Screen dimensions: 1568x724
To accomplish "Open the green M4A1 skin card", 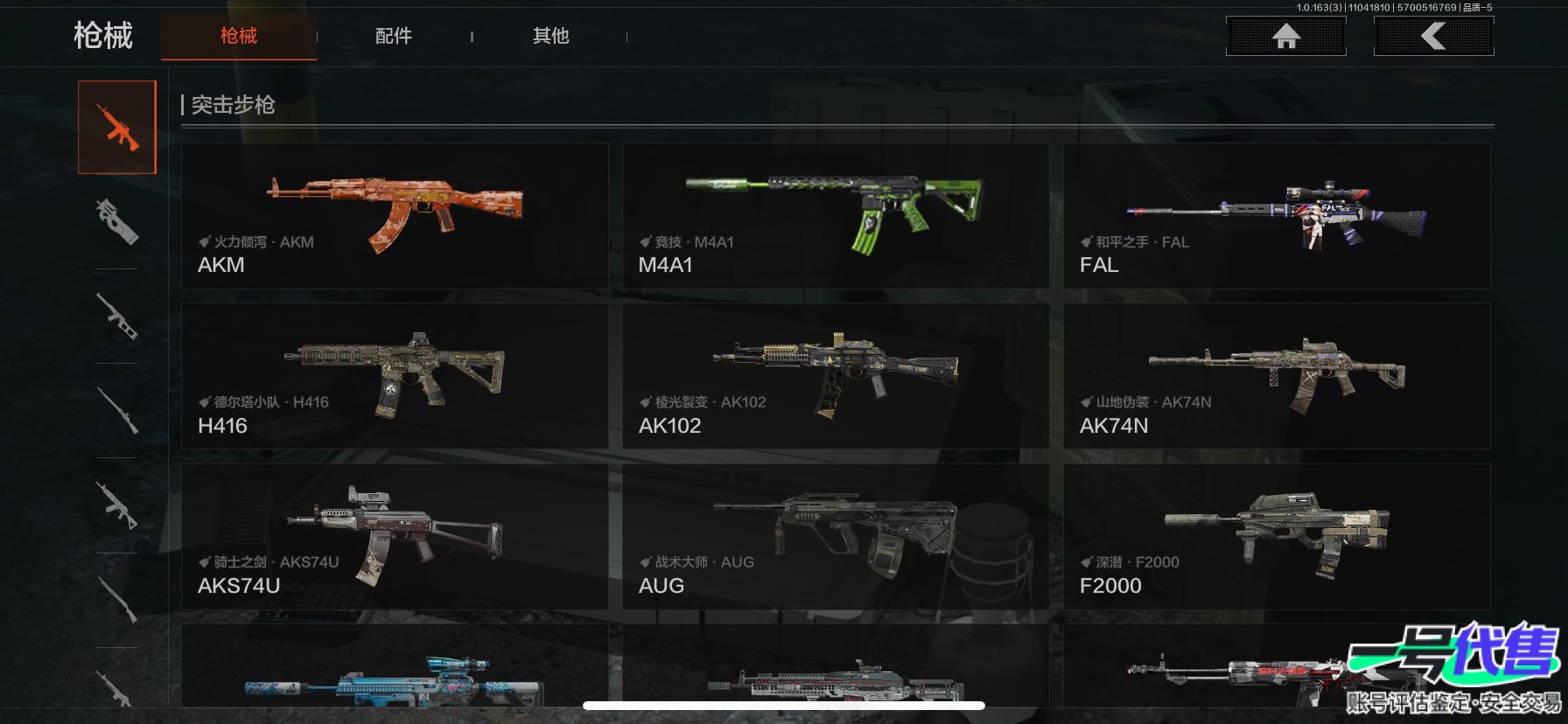I will pos(835,216).
